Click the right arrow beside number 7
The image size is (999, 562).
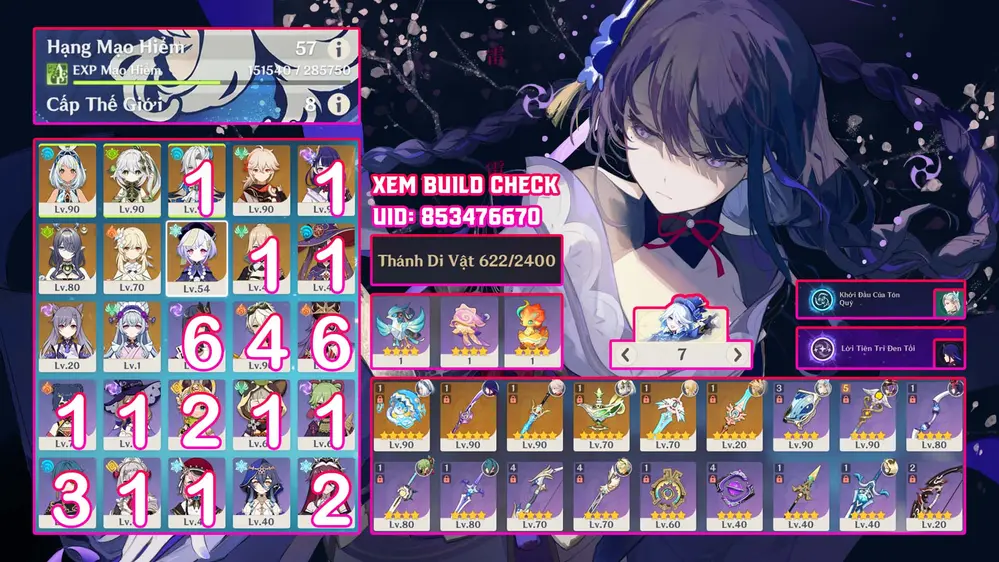coord(737,354)
